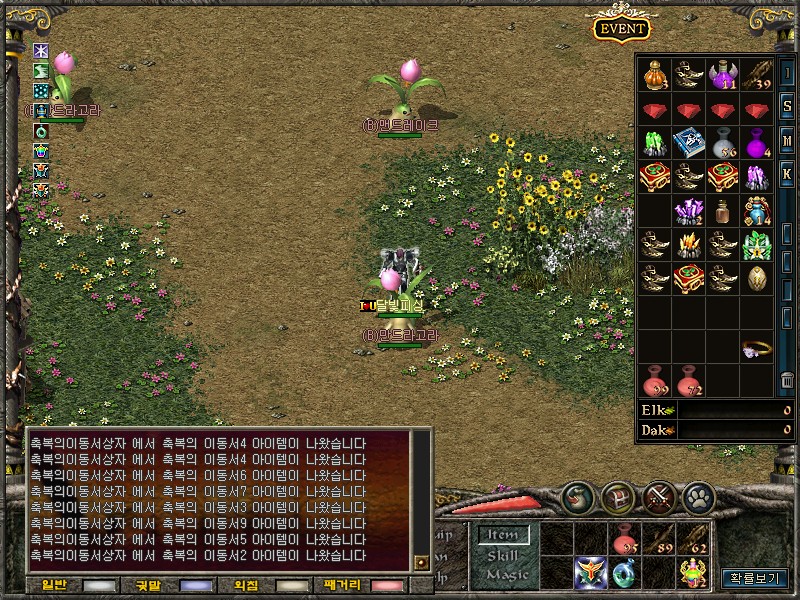Open the treasure chest inventory button

[619, 495]
